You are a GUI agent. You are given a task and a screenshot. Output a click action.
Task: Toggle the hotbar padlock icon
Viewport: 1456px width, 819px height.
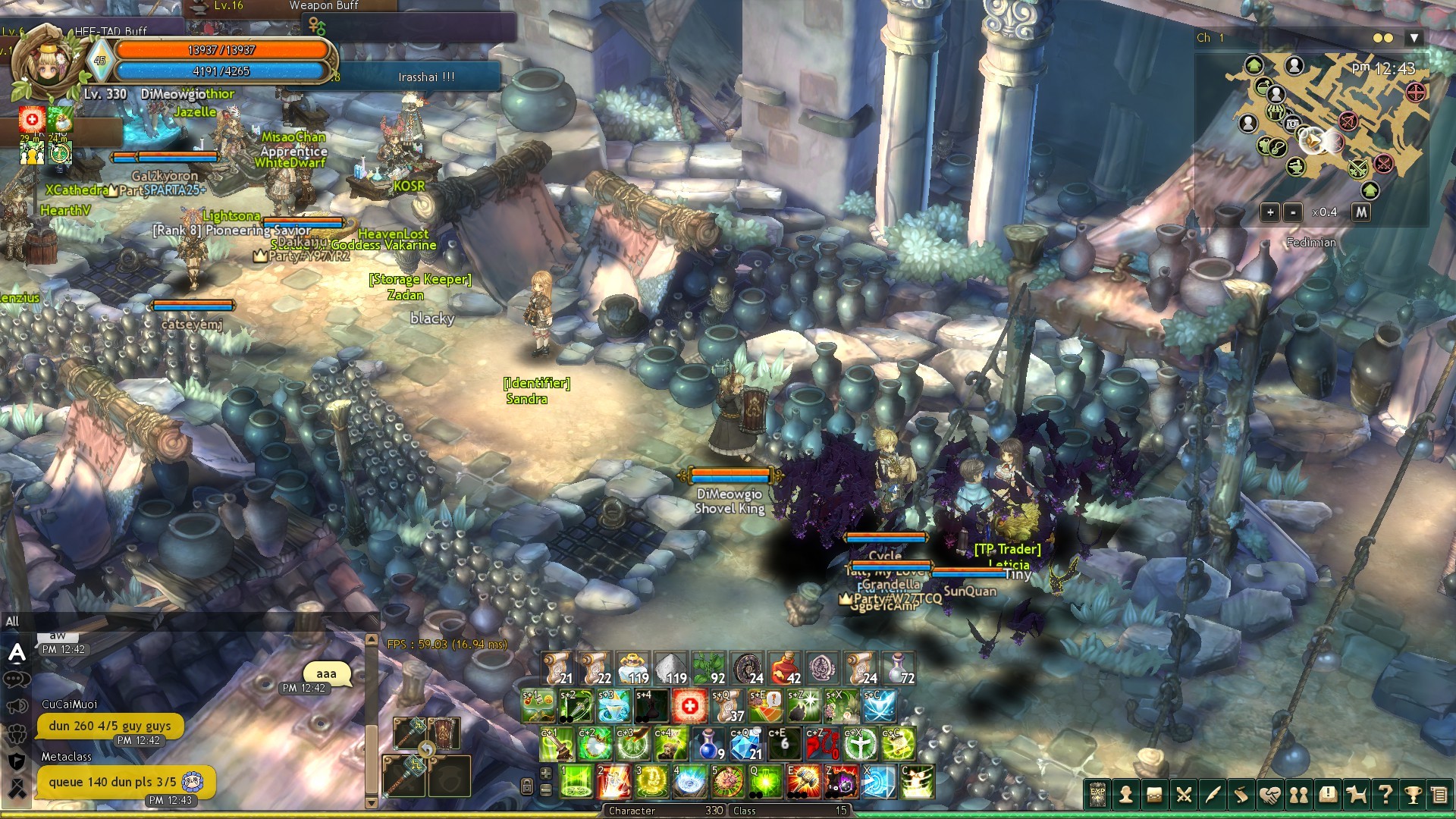click(x=527, y=786)
